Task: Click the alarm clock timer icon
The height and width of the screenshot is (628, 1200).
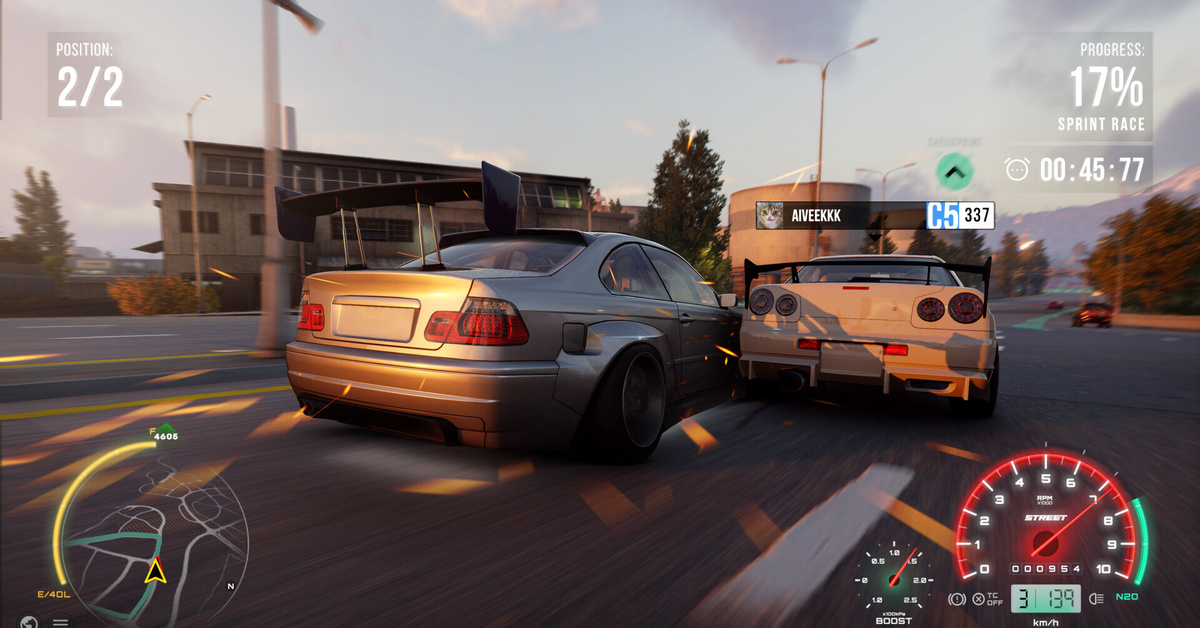Action: [x=1017, y=170]
